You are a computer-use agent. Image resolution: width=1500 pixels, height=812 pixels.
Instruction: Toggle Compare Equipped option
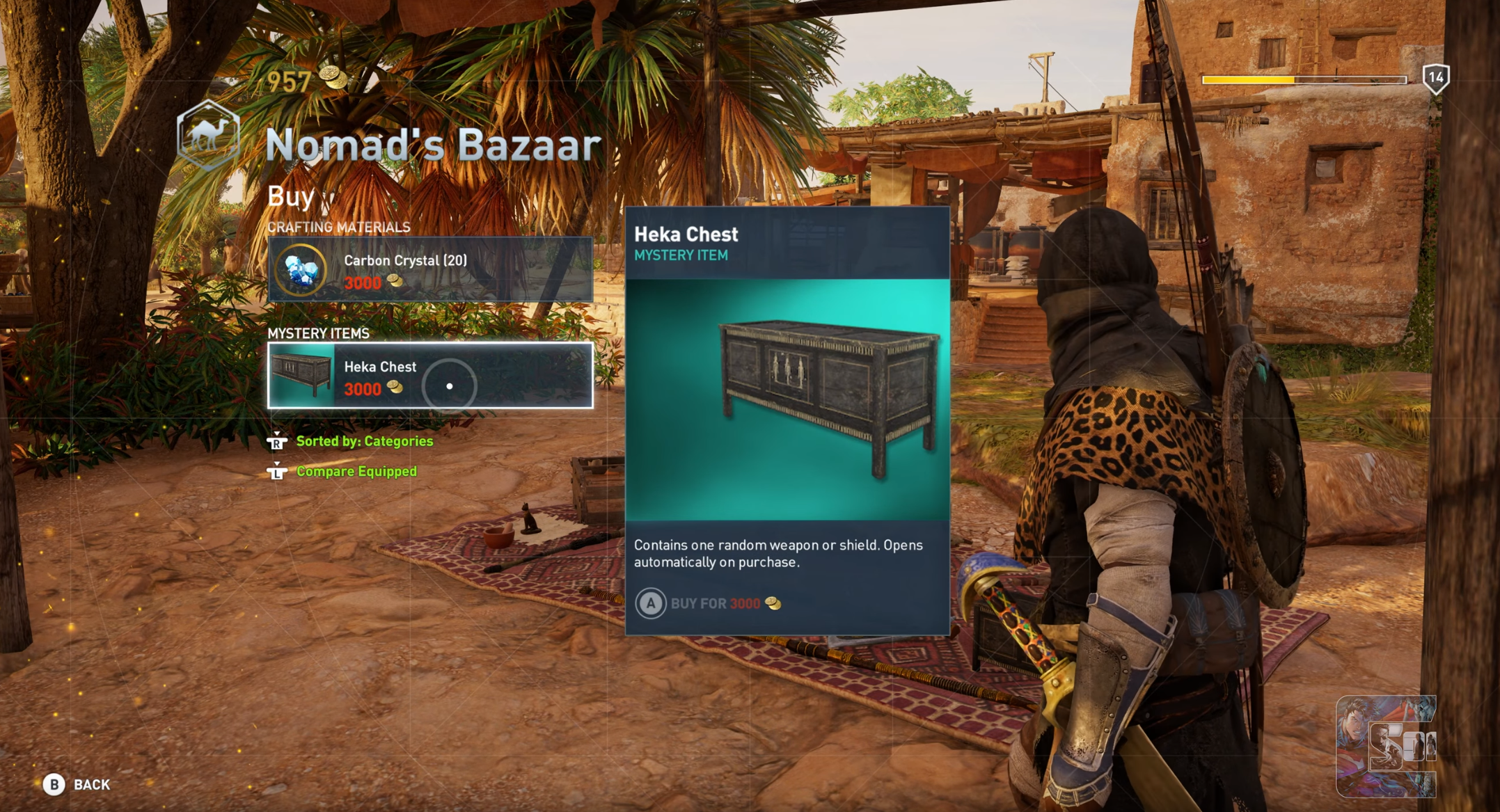(x=356, y=472)
